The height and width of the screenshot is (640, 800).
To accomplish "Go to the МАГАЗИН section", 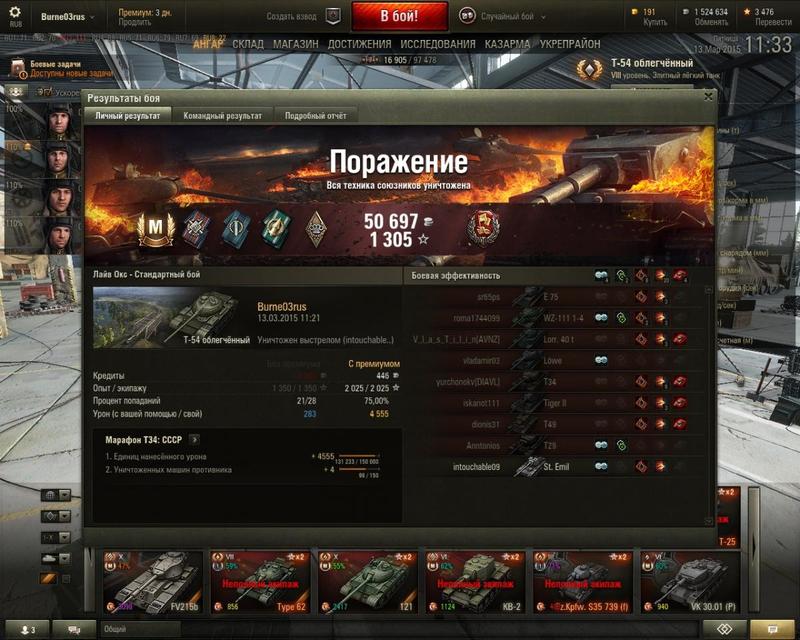I will click(x=296, y=45).
